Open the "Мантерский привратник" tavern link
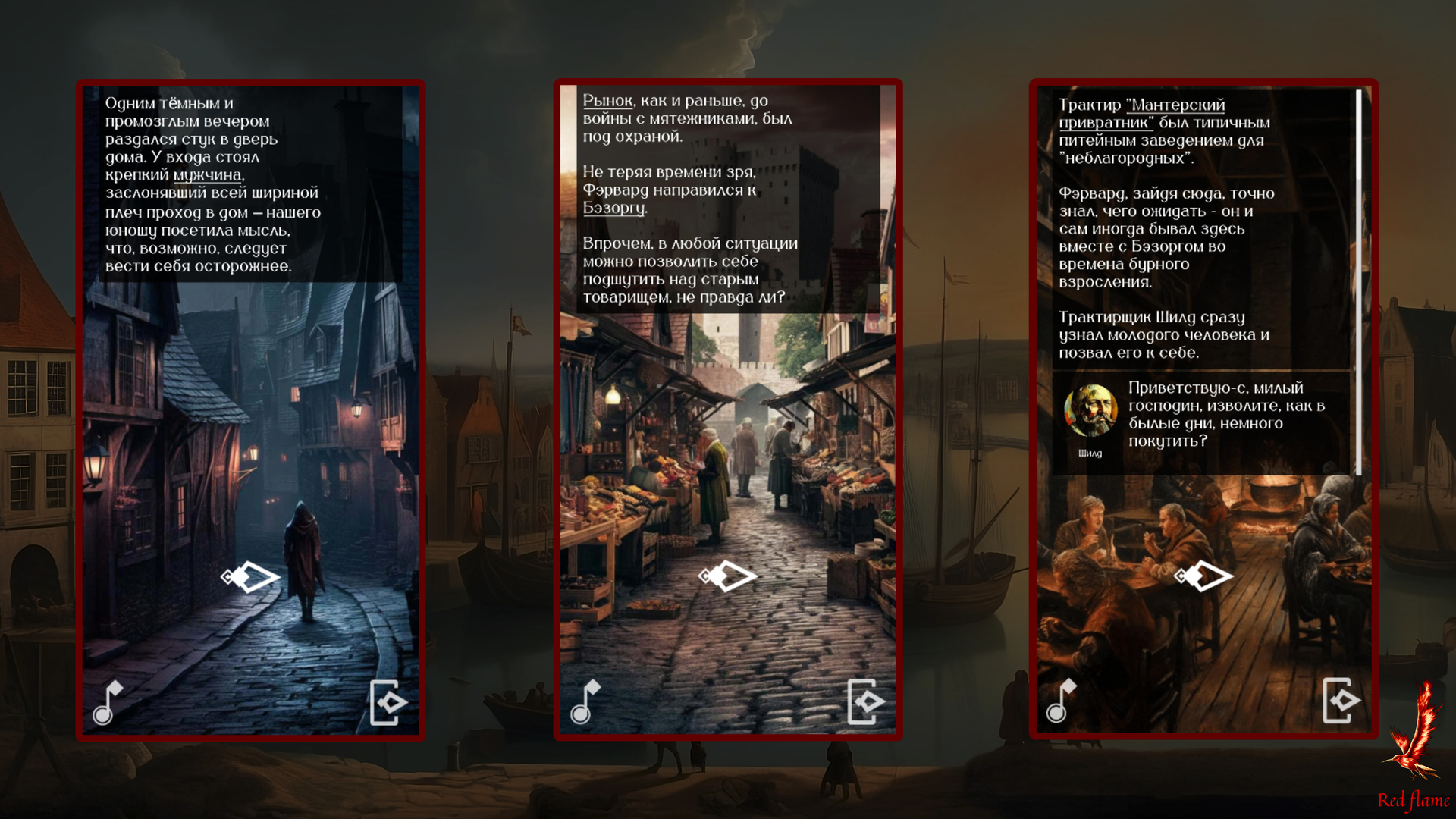 point(1141,114)
